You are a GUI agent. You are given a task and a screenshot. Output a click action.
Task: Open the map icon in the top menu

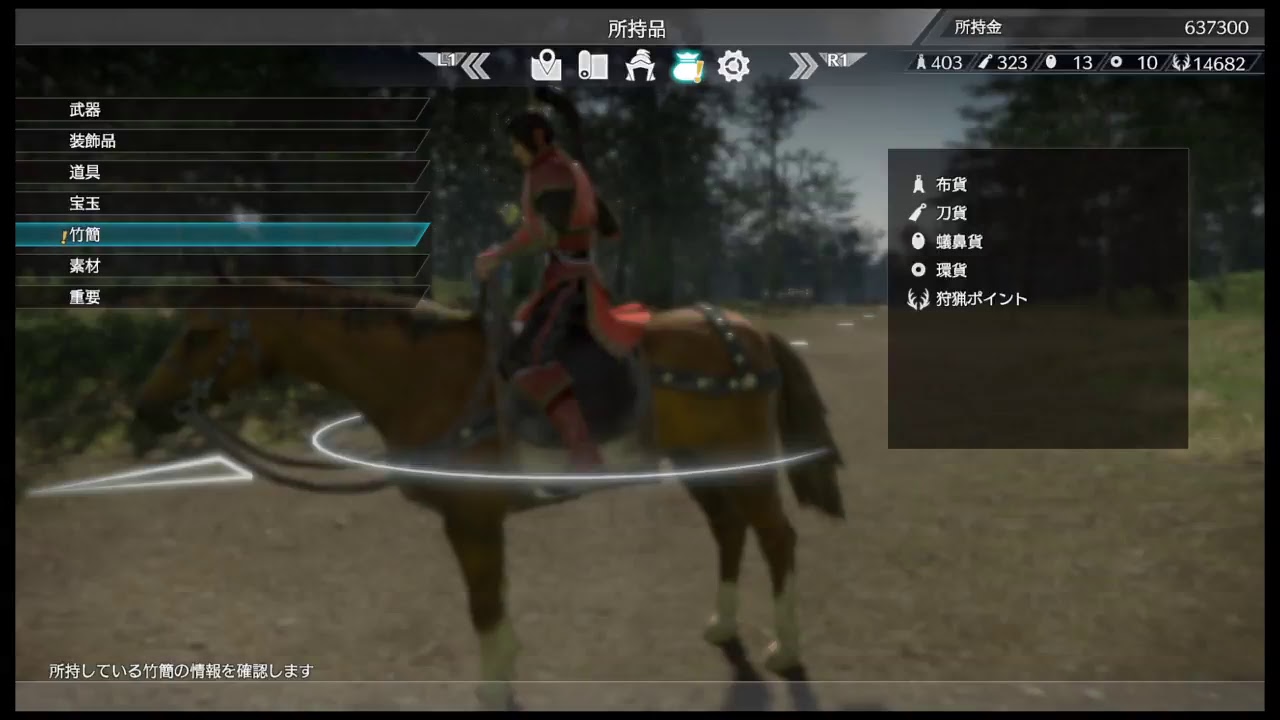[x=545, y=63]
